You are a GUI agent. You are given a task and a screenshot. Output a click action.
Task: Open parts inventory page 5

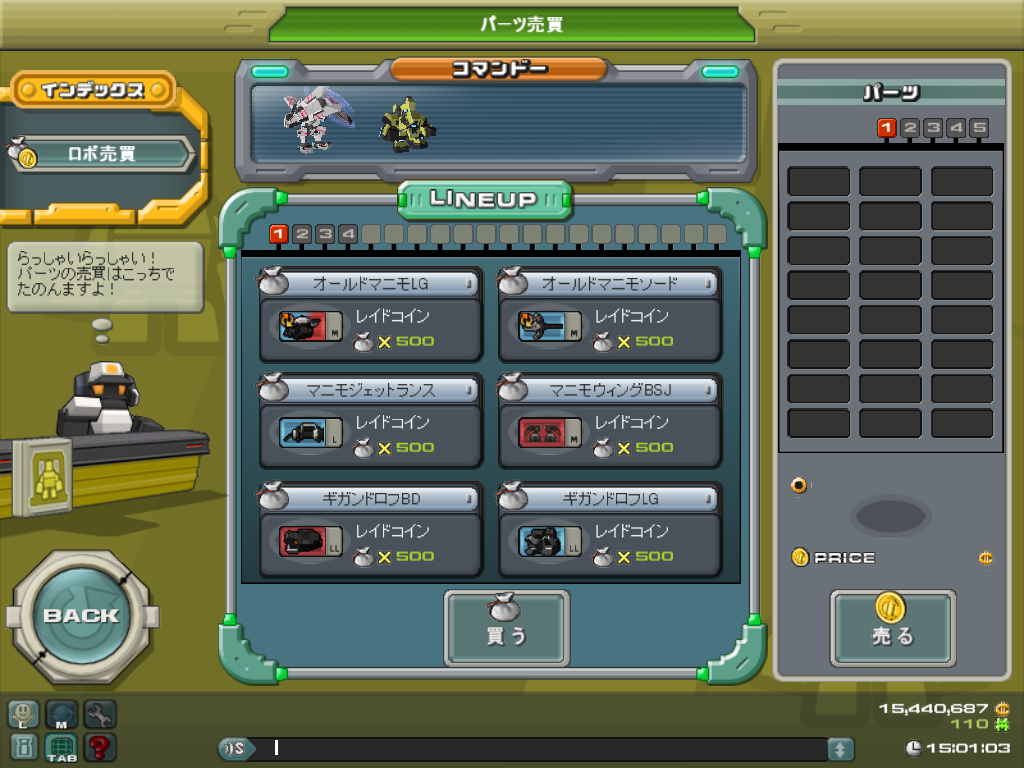click(x=979, y=128)
